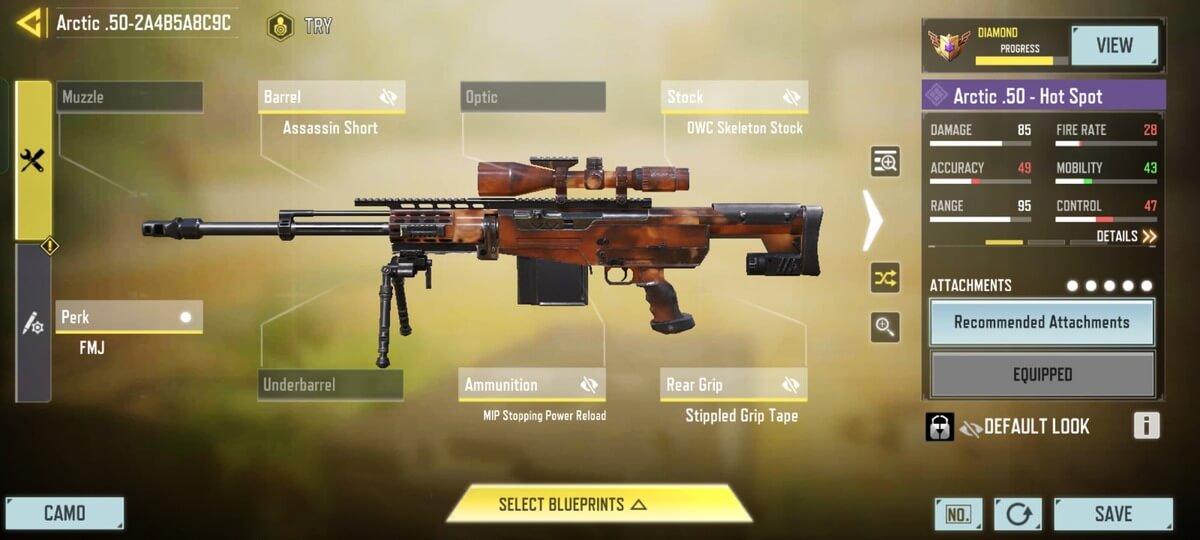View Diamond camo progress
1200x540 pixels.
tap(1114, 45)
